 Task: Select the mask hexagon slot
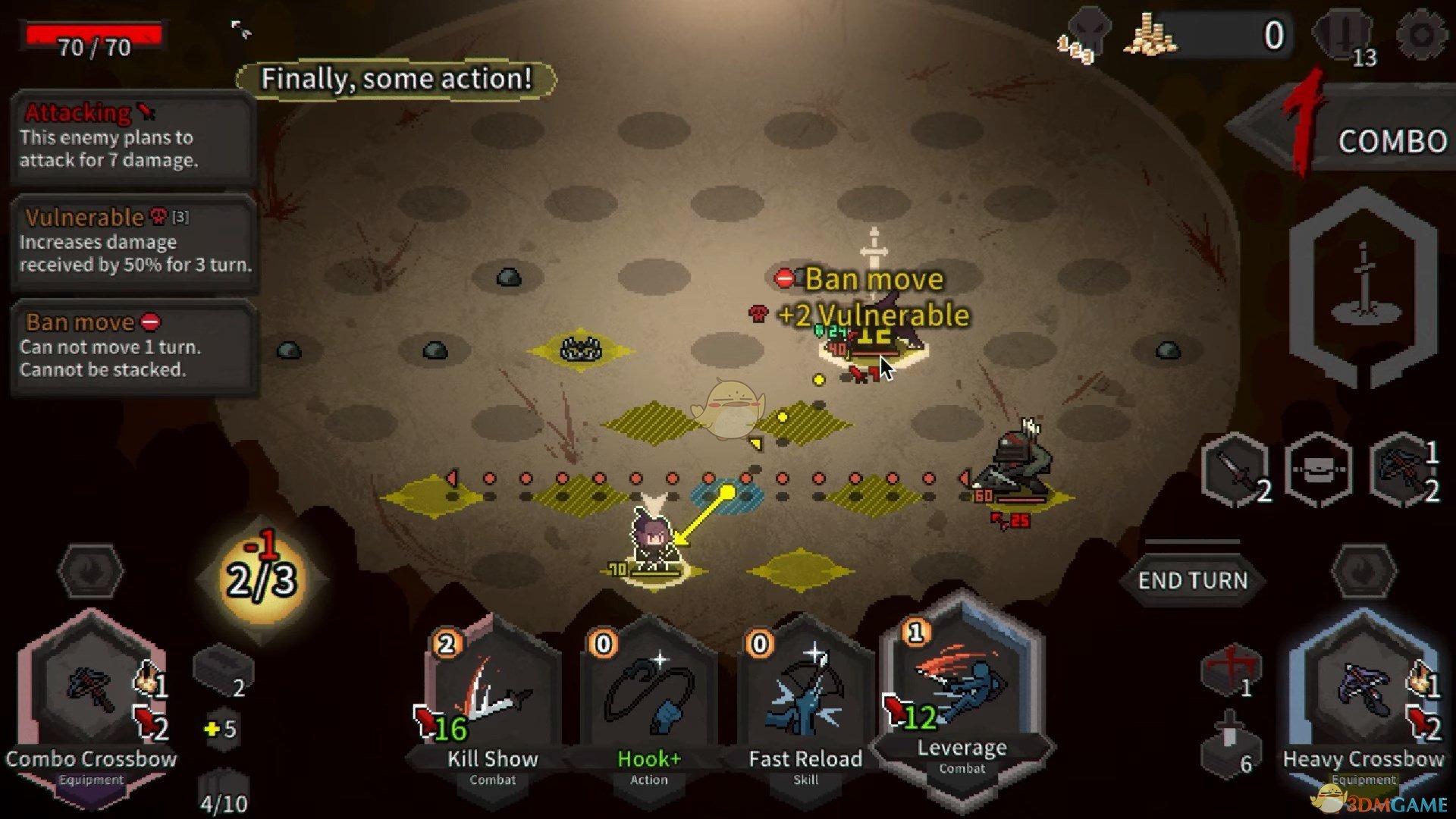1319,470
